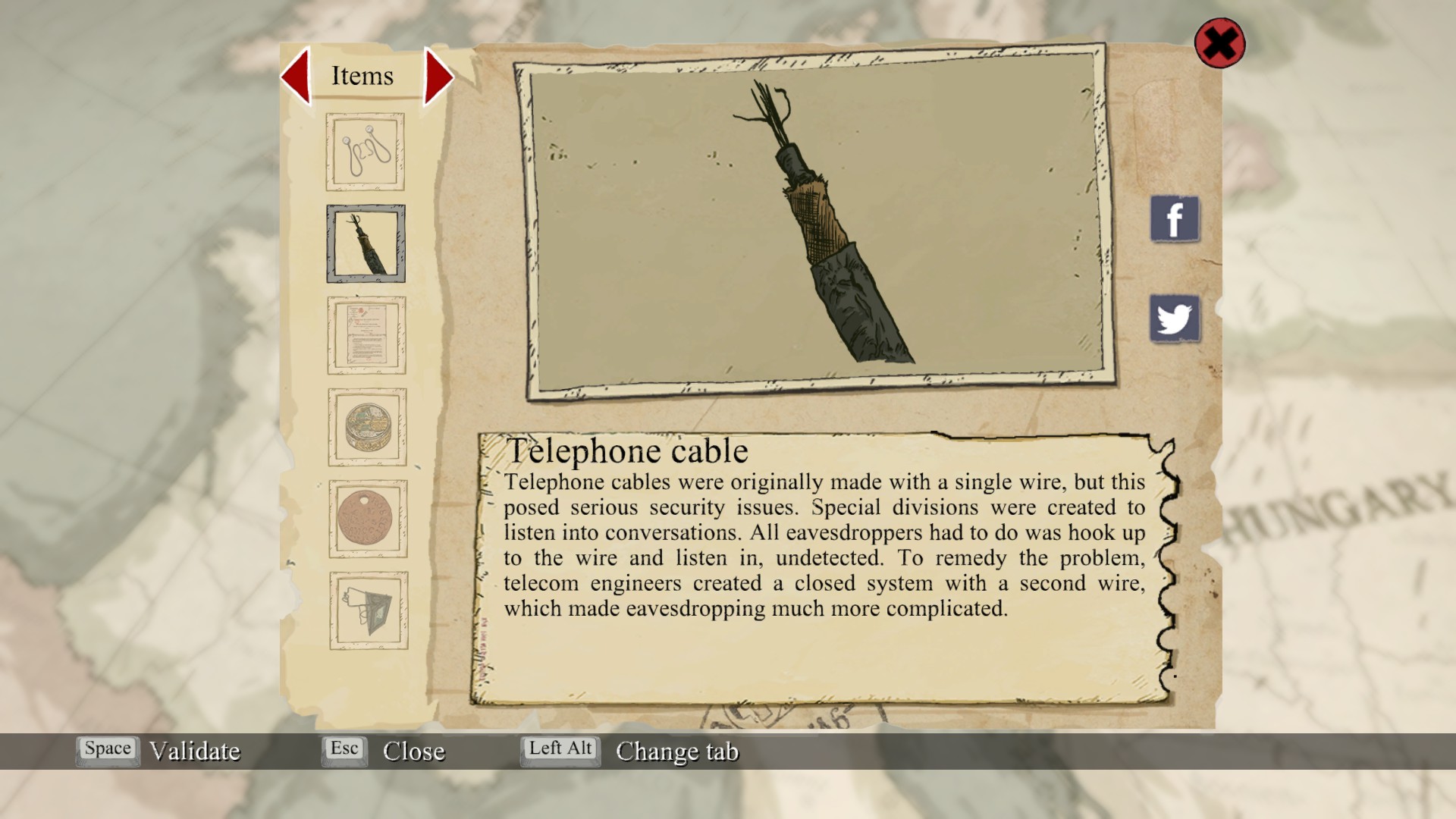1456x819 pixels.
Task: Show the triangular lantern item
Action: 369,610
